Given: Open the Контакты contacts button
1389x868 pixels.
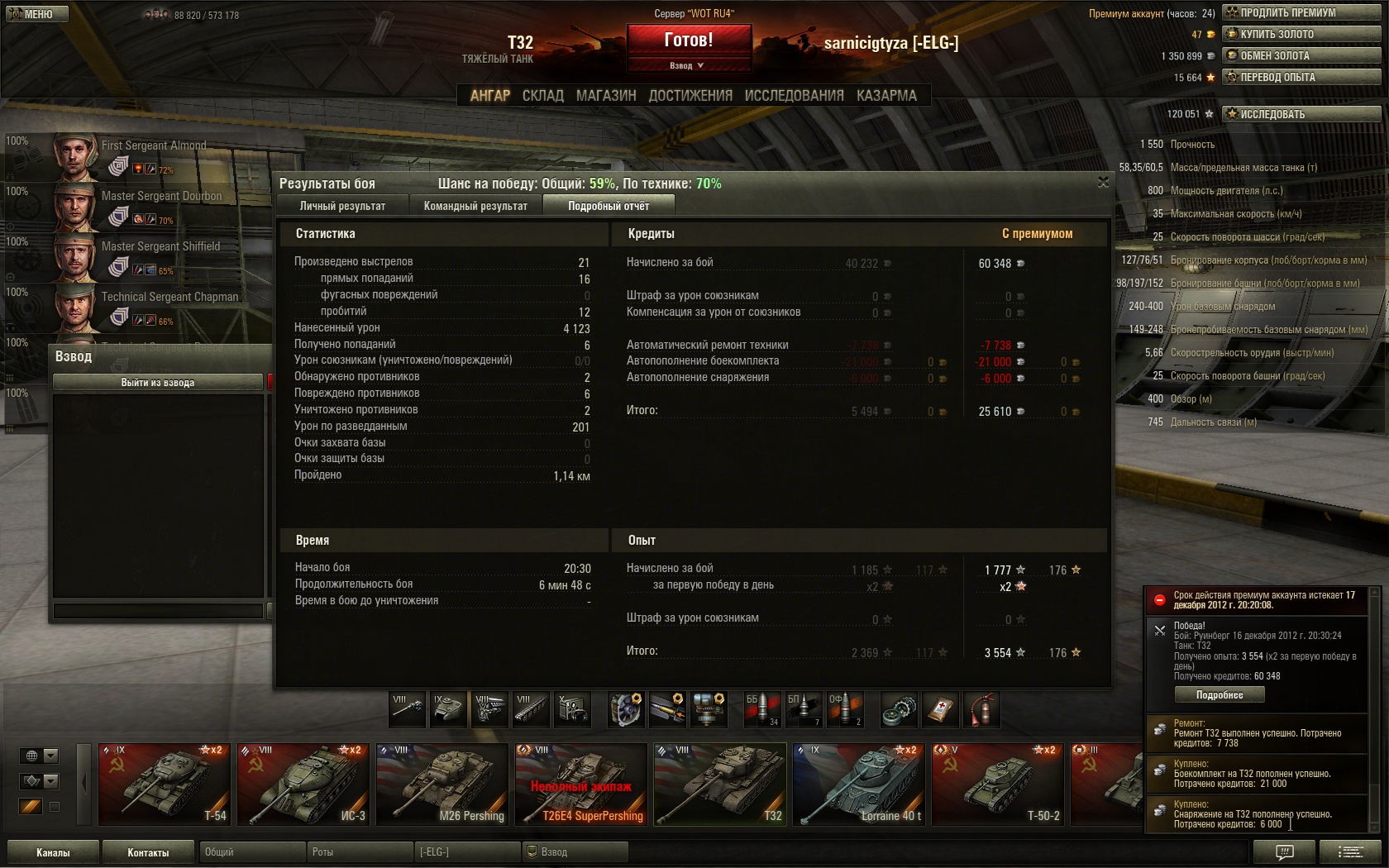Looking at the screenshot, I should (x=148, y=852).
